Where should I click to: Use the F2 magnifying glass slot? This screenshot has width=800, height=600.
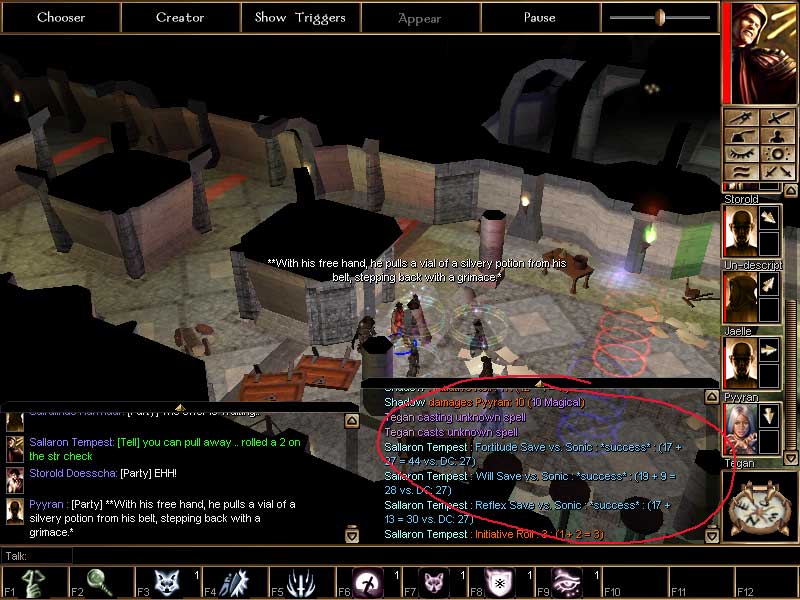pyautogui.click(x=97, y=583)
